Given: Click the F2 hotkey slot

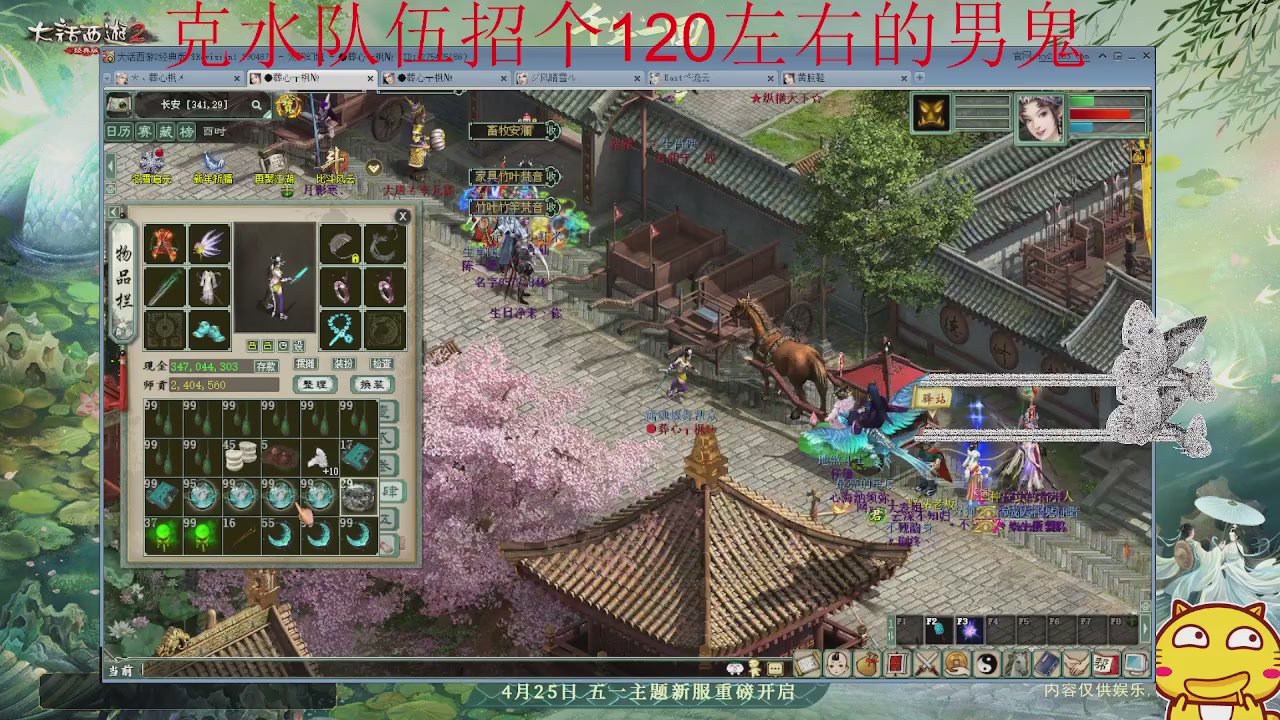Looking at the screenshot, I should pos(940,628).
